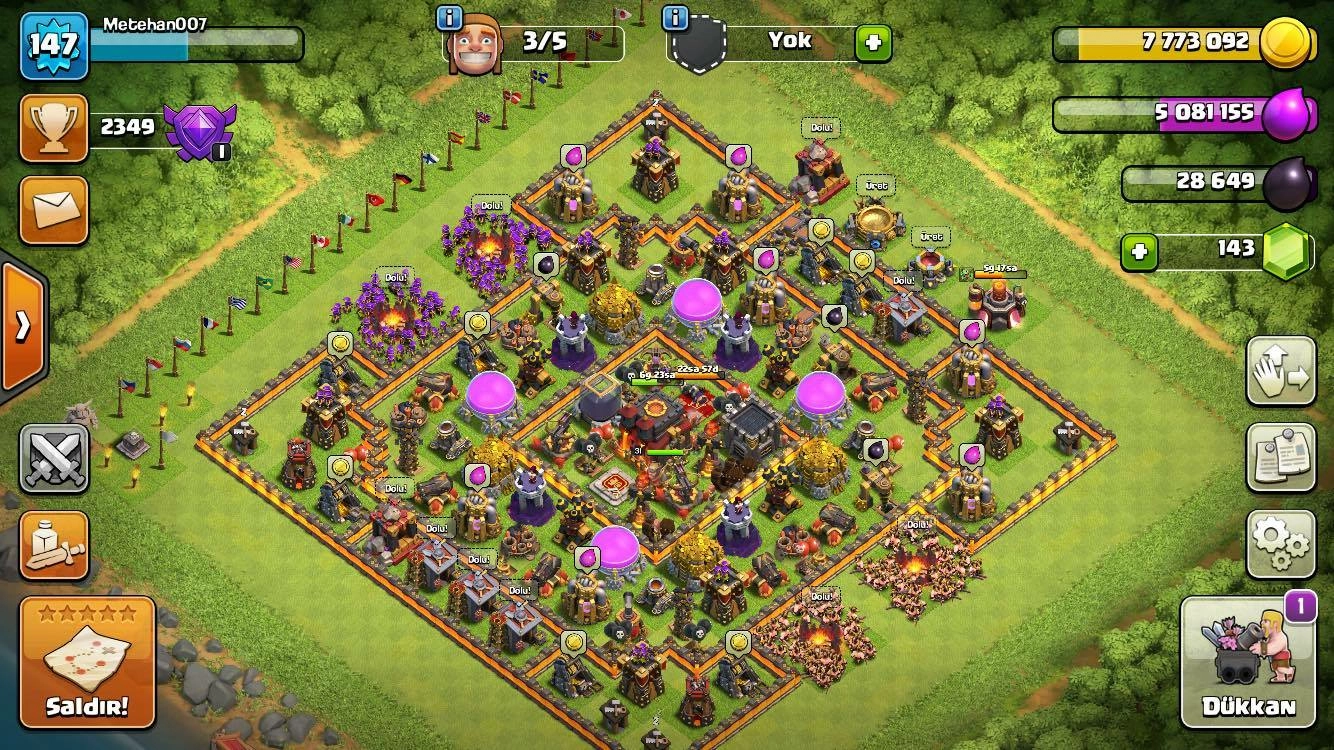Tap the plus button next to Yok
The image size is (1334, 750).
871,41
